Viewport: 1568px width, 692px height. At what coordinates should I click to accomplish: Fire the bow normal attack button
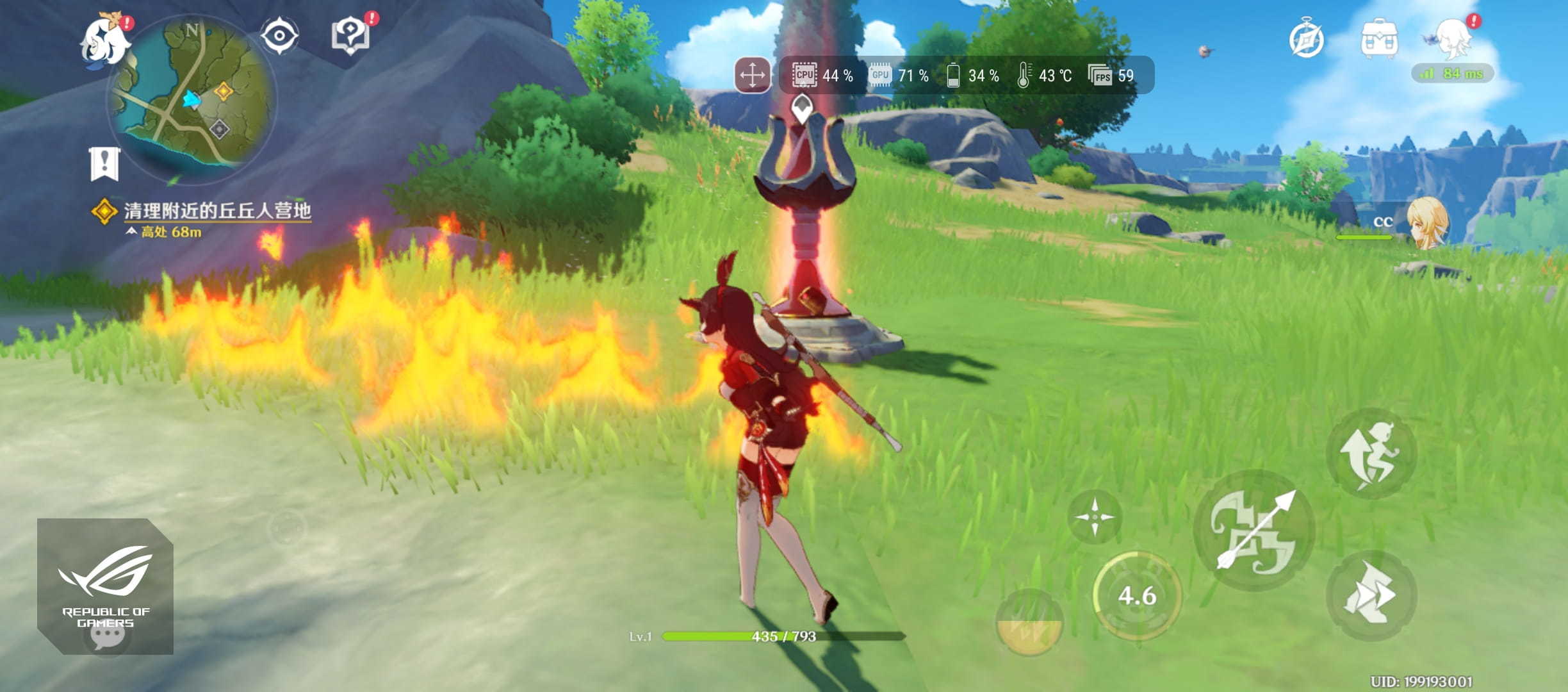[1254, 529]
